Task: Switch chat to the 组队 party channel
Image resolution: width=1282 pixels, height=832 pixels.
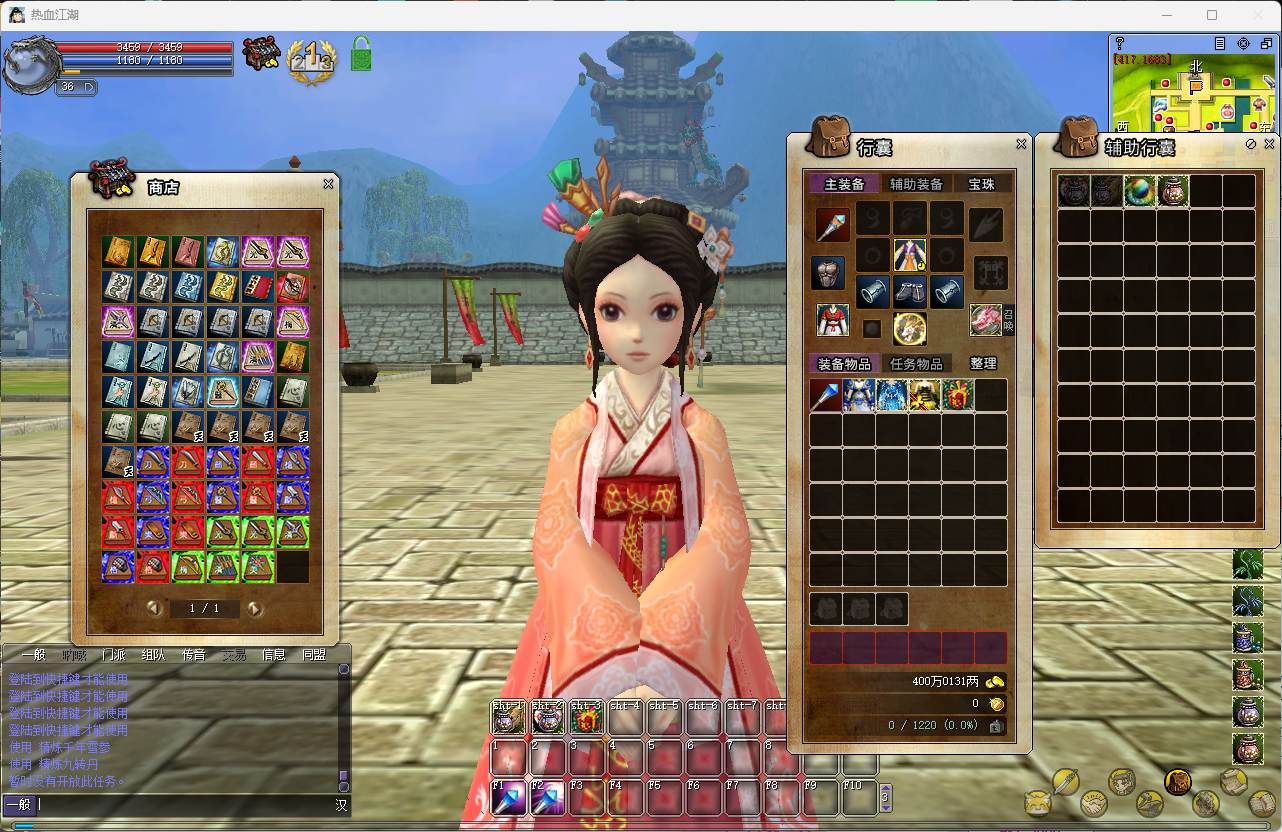Action: click(153, 655)
